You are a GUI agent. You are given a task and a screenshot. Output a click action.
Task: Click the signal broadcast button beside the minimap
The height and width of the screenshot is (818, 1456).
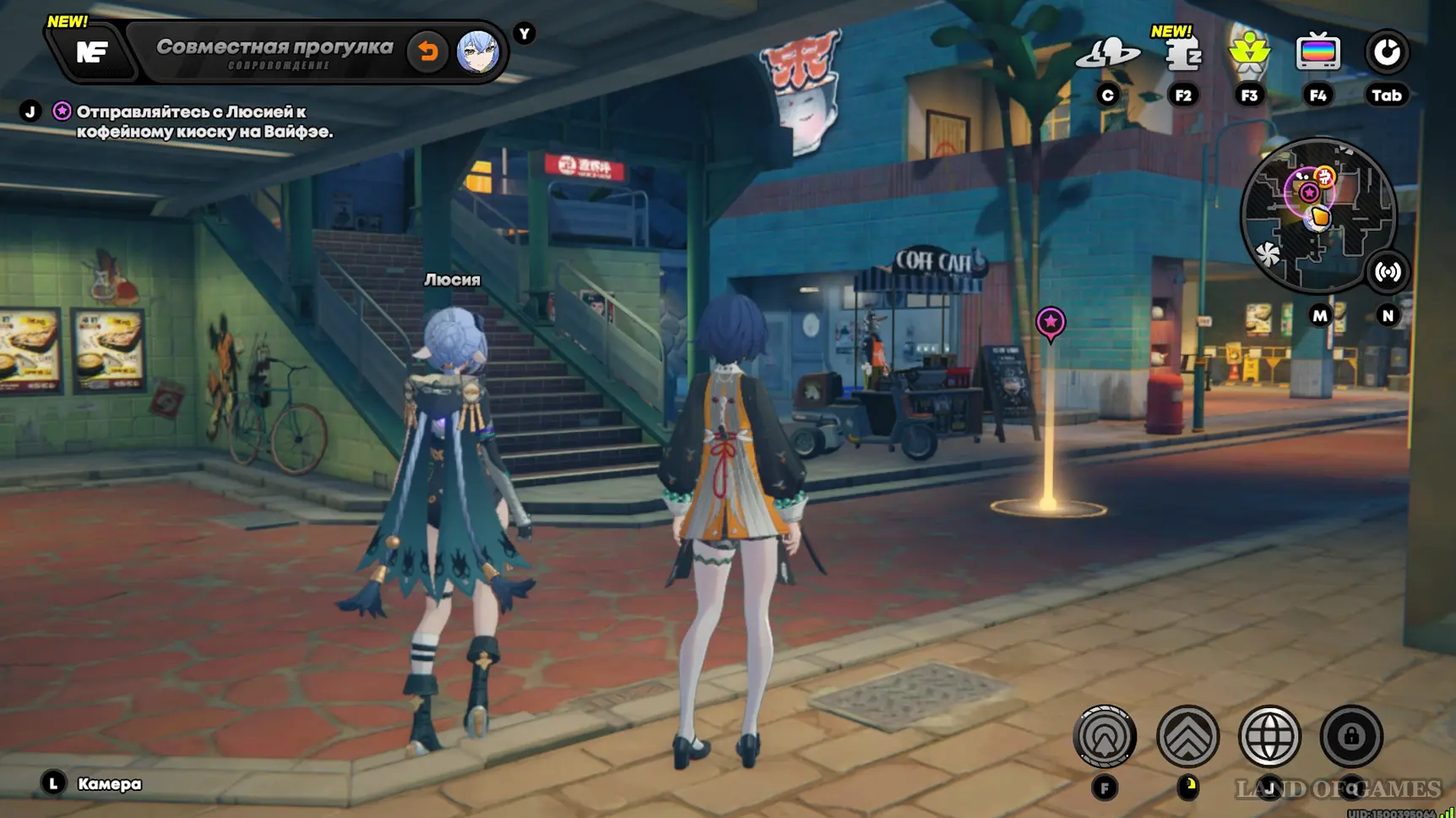1388,272
